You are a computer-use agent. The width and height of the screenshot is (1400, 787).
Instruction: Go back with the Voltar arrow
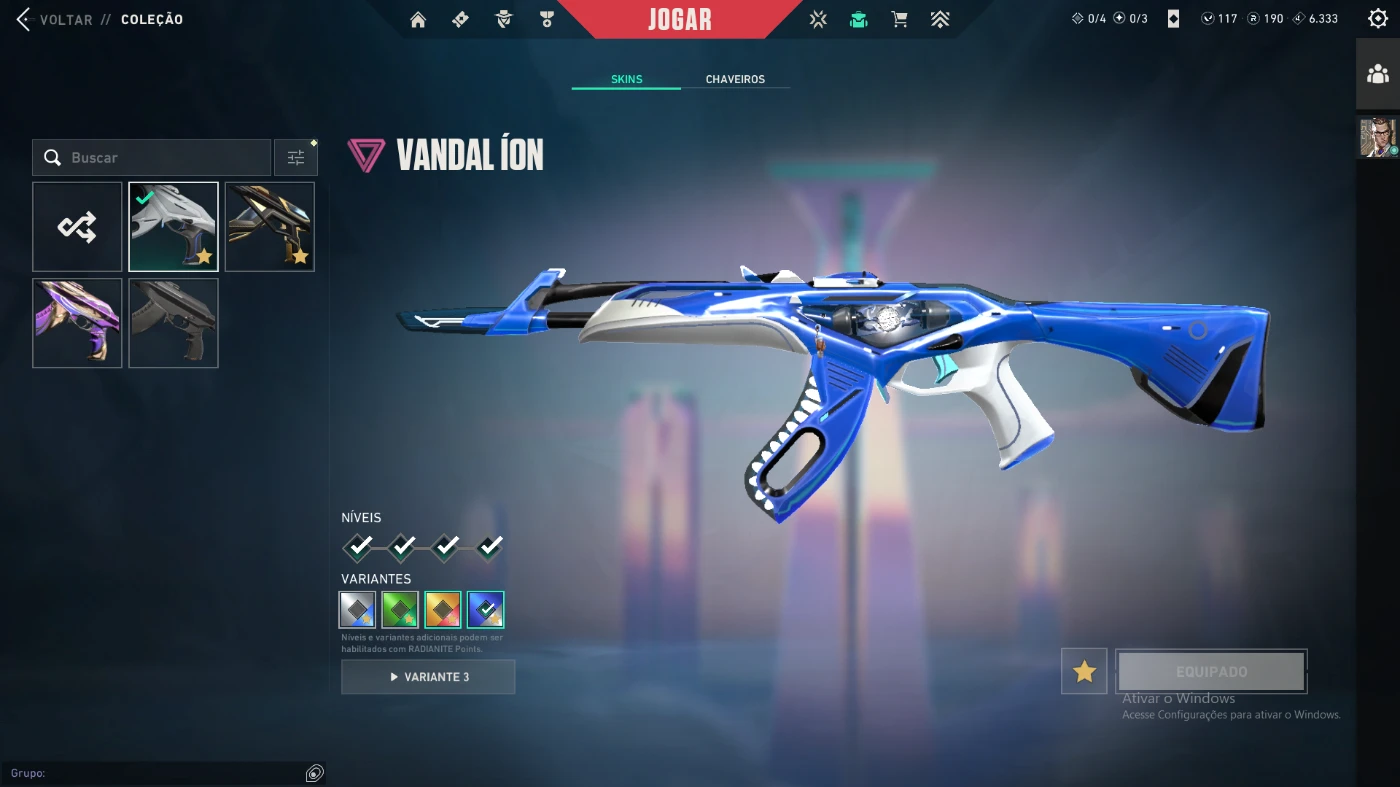point(24,19)
